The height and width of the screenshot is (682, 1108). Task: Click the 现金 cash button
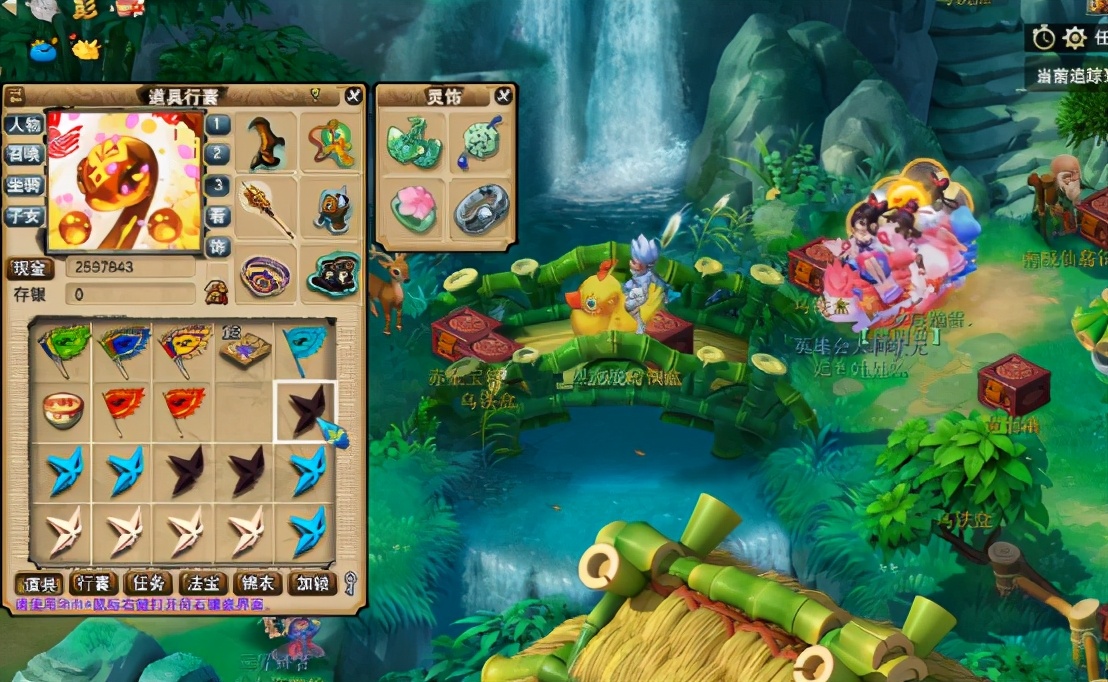coord(31,268)
